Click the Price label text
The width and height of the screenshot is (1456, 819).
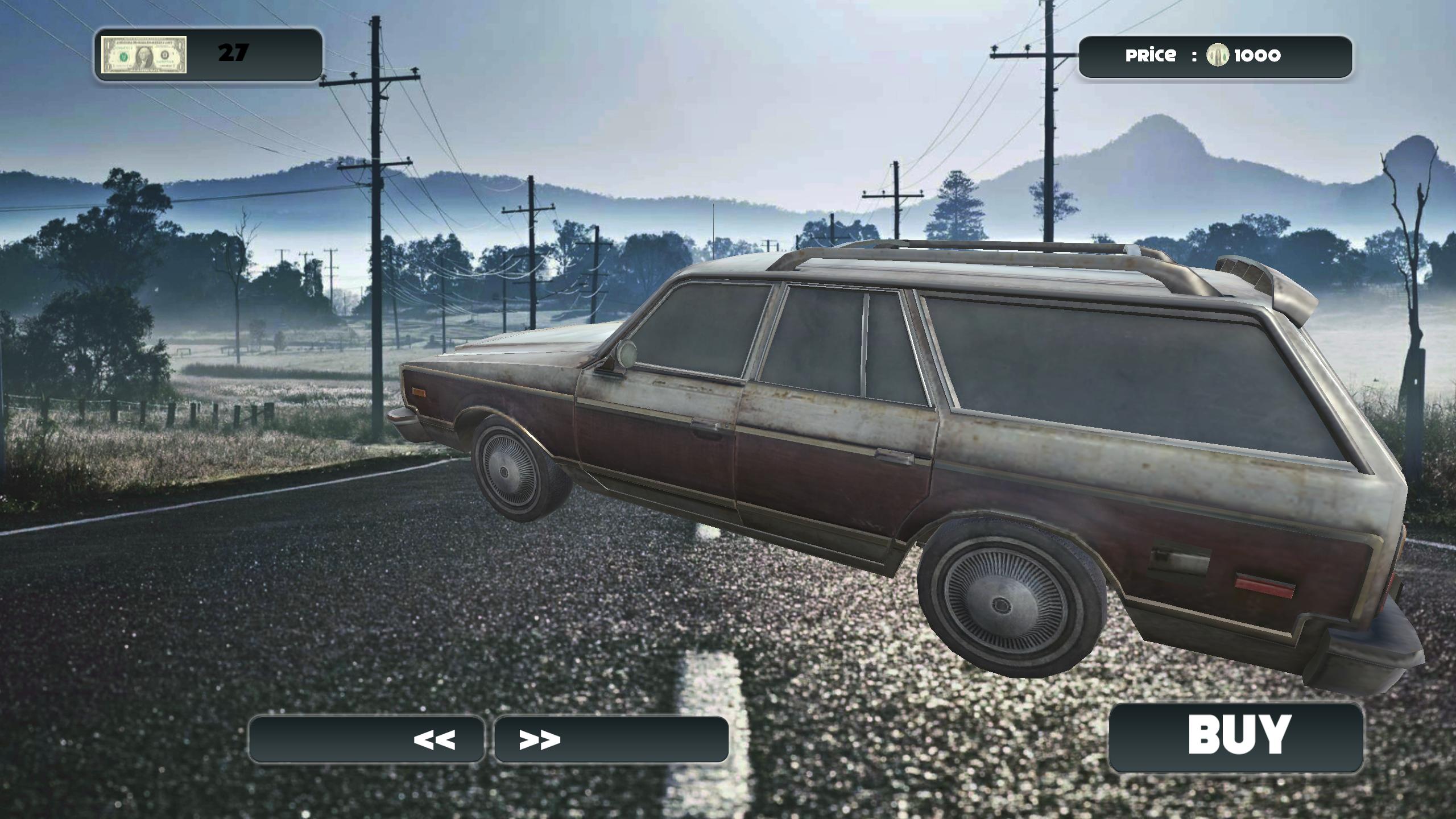click(1150, 55)
